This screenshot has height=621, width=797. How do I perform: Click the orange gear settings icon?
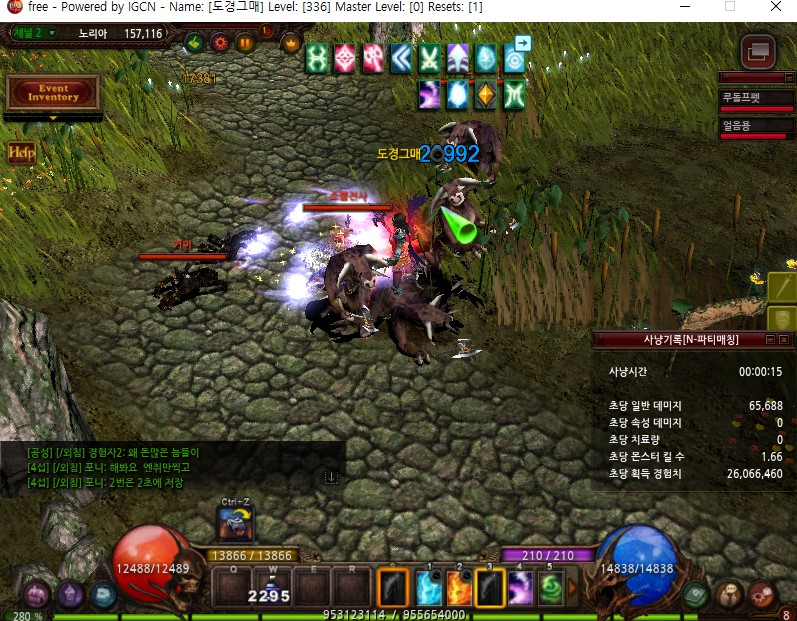pyautogui.click(x=219, y=43)
